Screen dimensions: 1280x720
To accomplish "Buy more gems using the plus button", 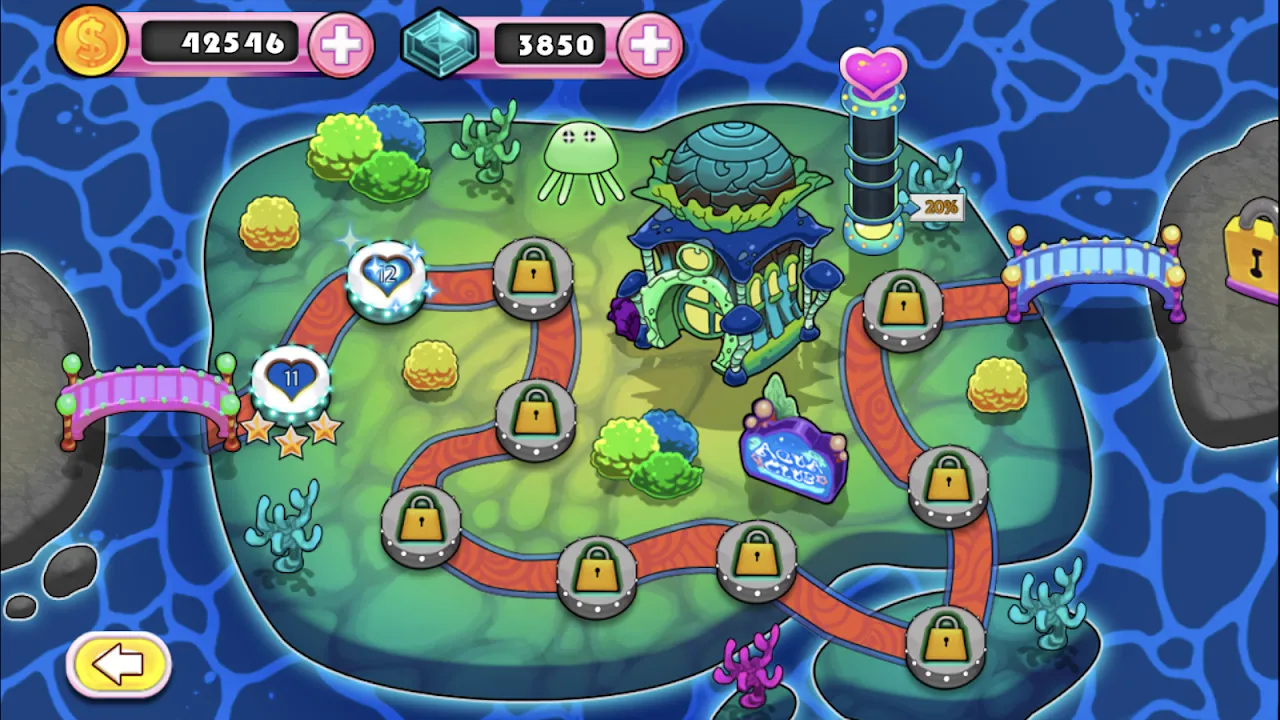I will coord(650,45).
